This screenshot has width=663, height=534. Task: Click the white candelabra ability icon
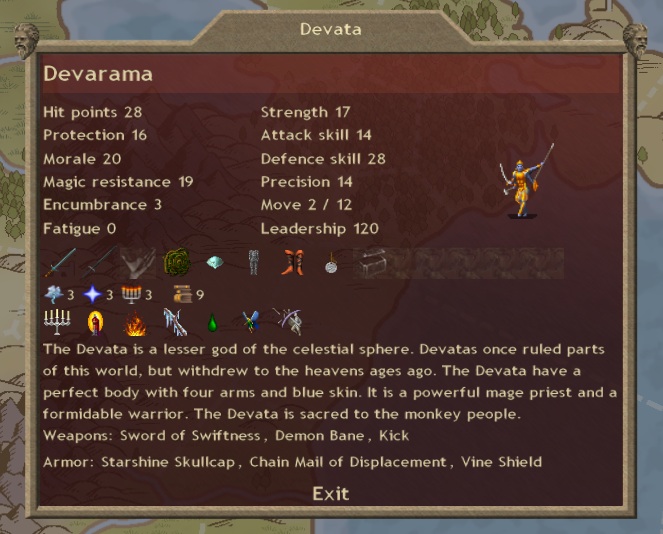56,322
